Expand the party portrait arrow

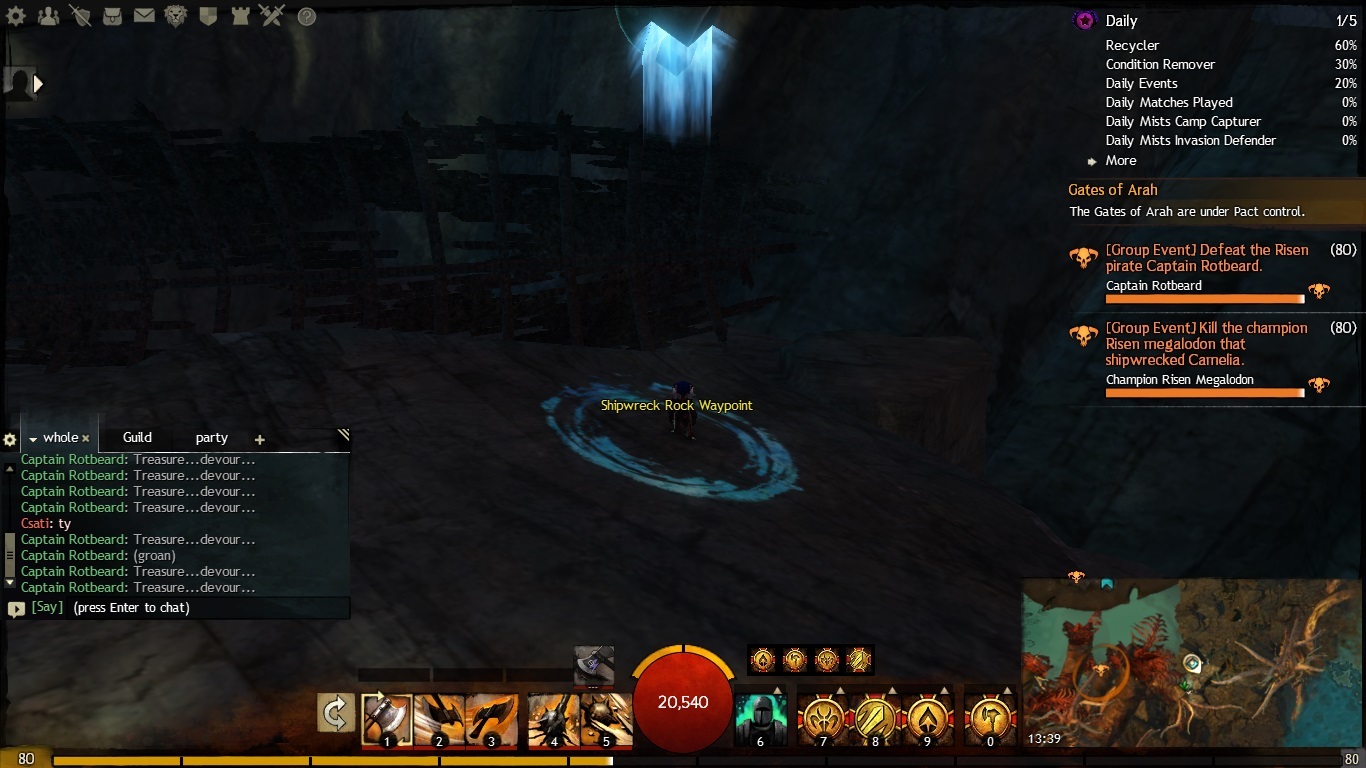[39, 84]
